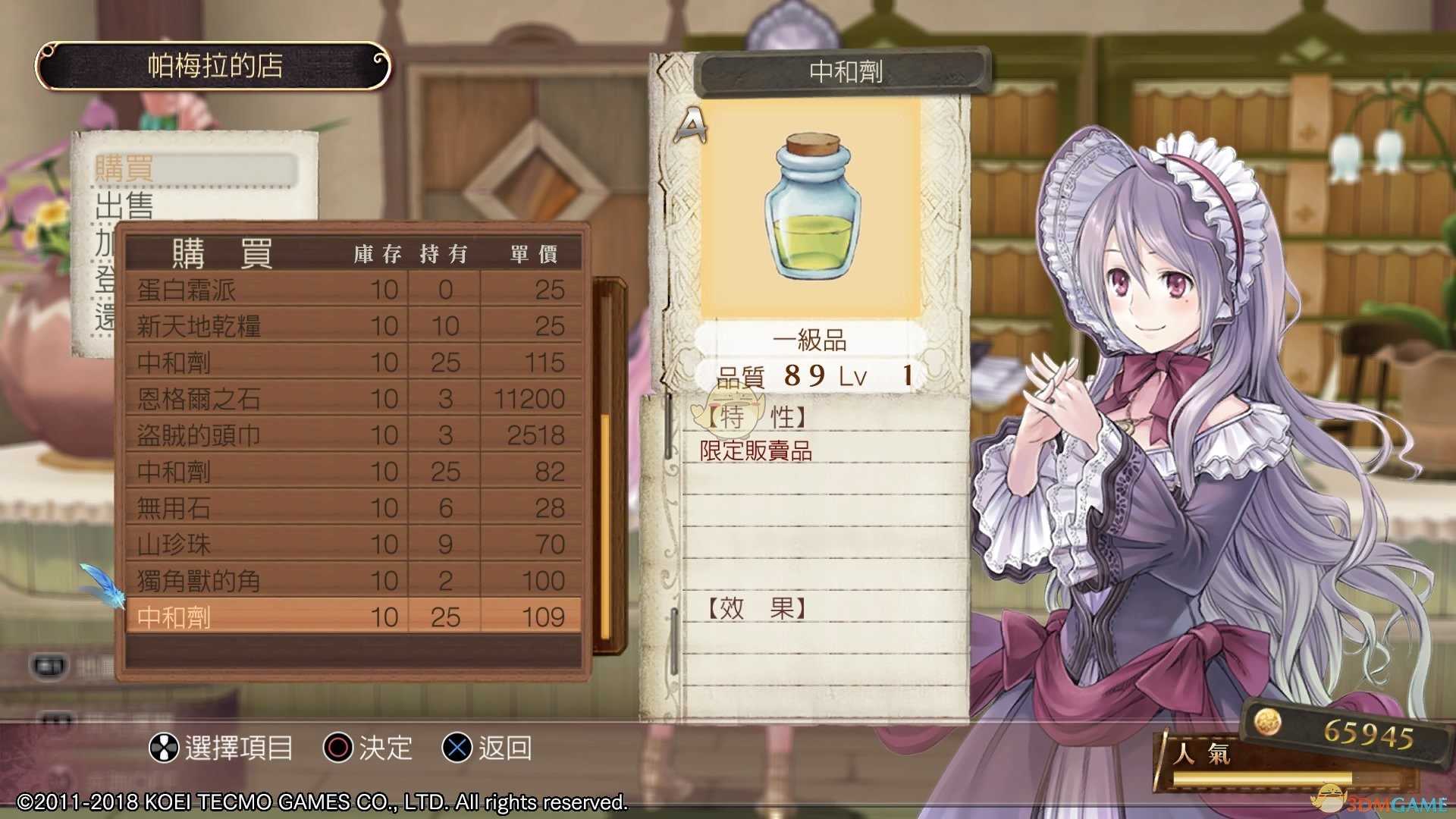Click the buy list's orange scrollbar
The height and width of the screenshot is (819, 1456).
tap(605, 523)
